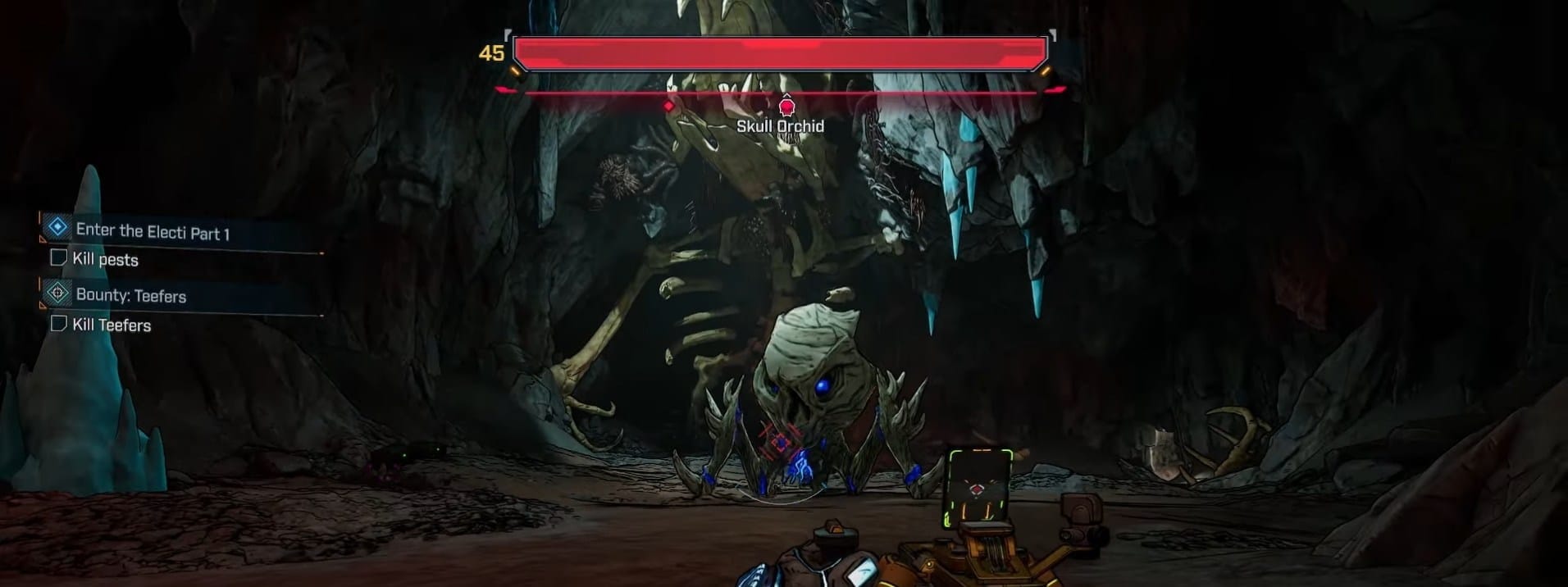Click the Skull Orchid boss skull icon
The height and width of the screenshot is (587, 1568).
tap(786, 106)
